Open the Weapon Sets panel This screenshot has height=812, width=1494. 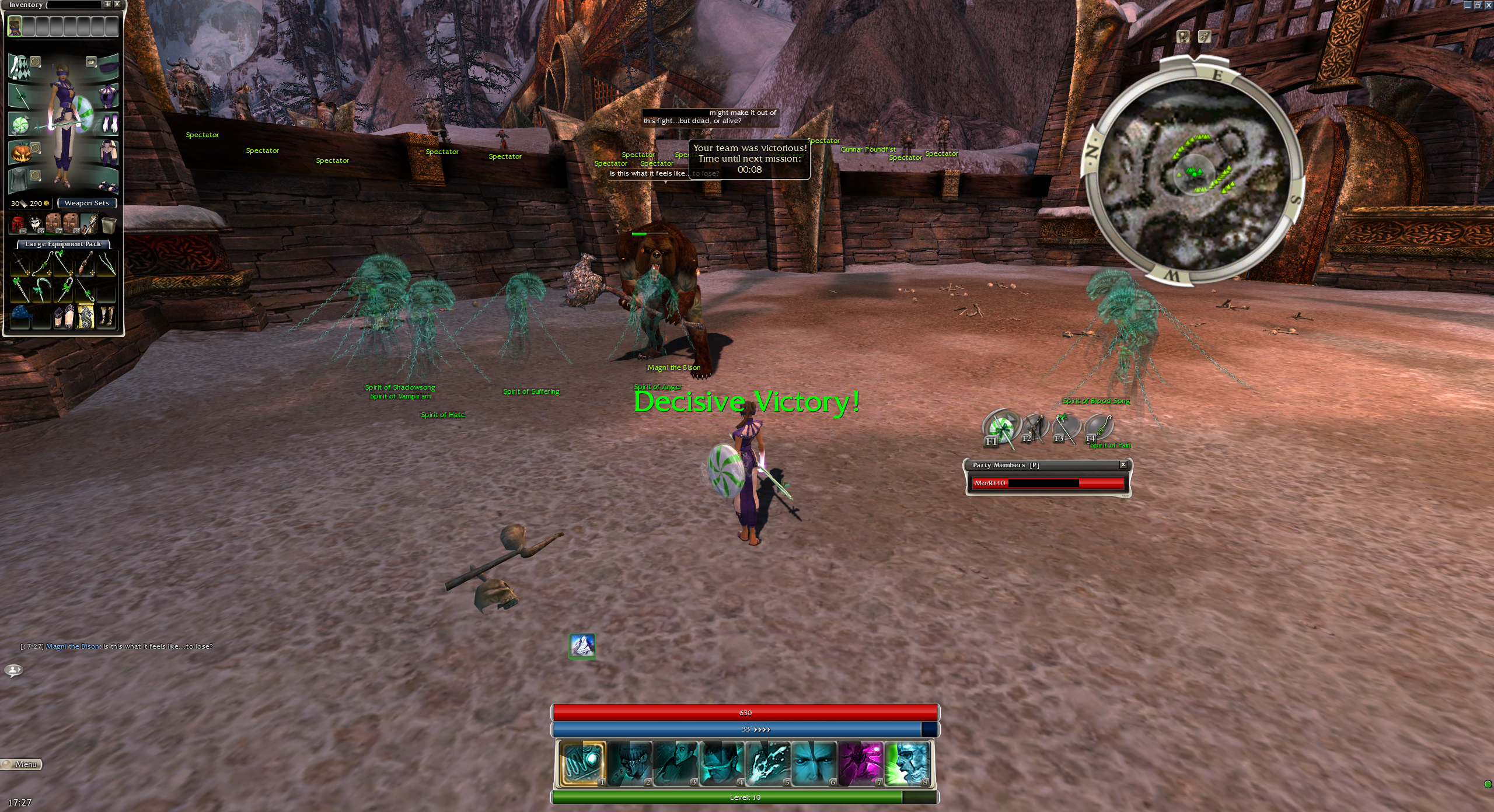(x=86, y=203)
